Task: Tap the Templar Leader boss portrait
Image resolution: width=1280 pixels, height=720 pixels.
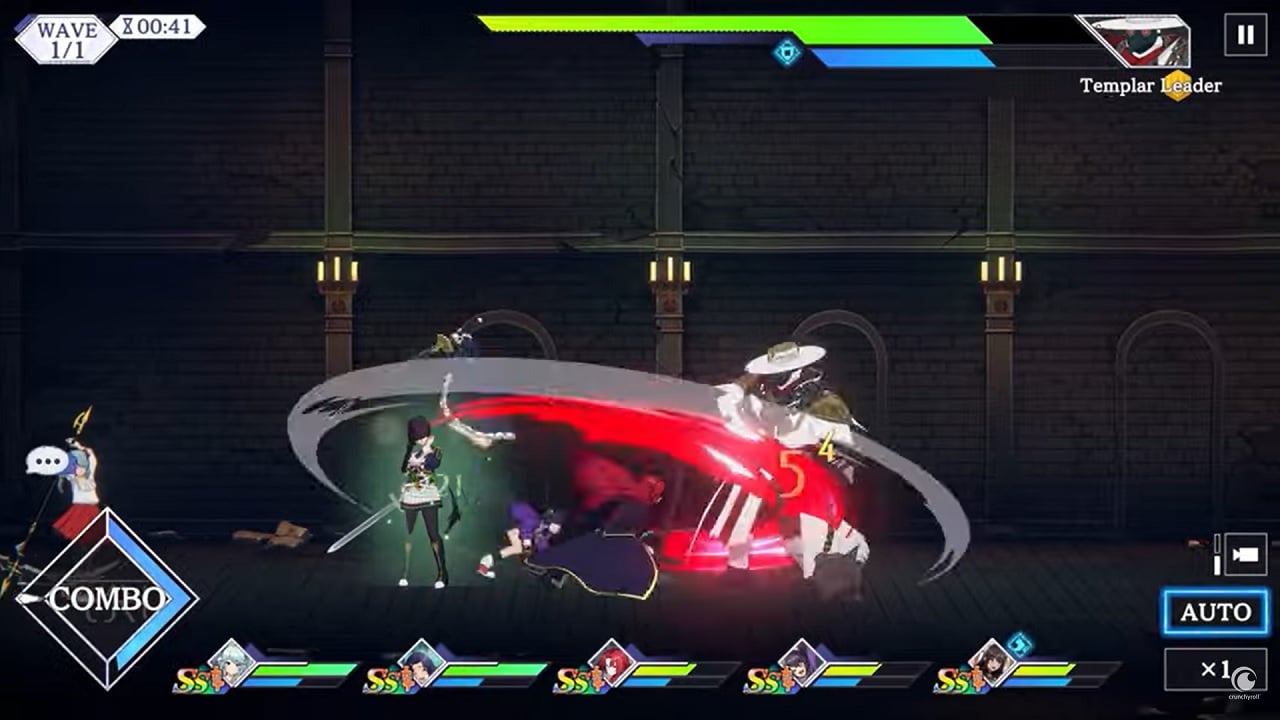Action: [x=1137, y=42]
